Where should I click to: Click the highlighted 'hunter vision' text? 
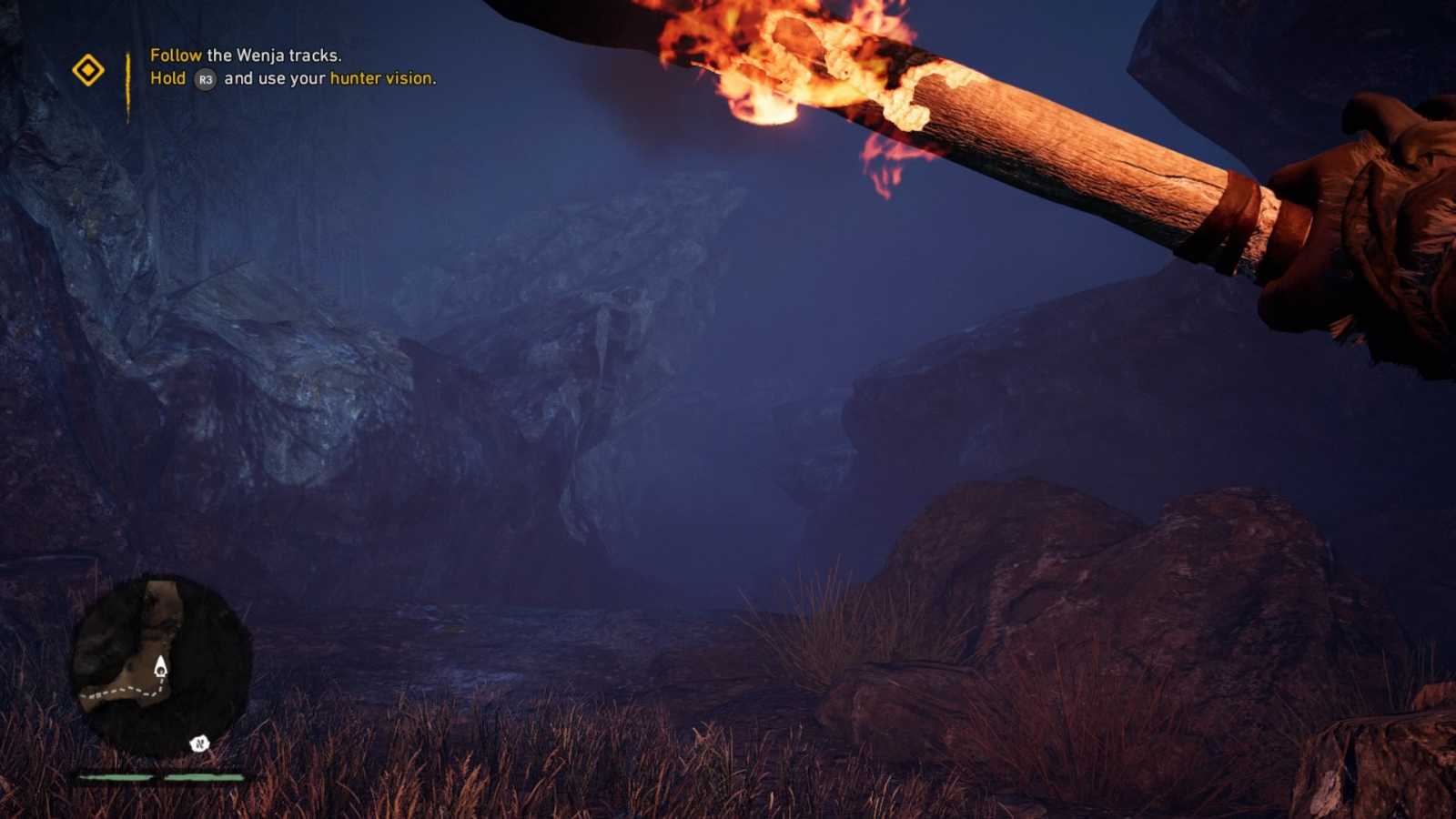coord(381,79)
